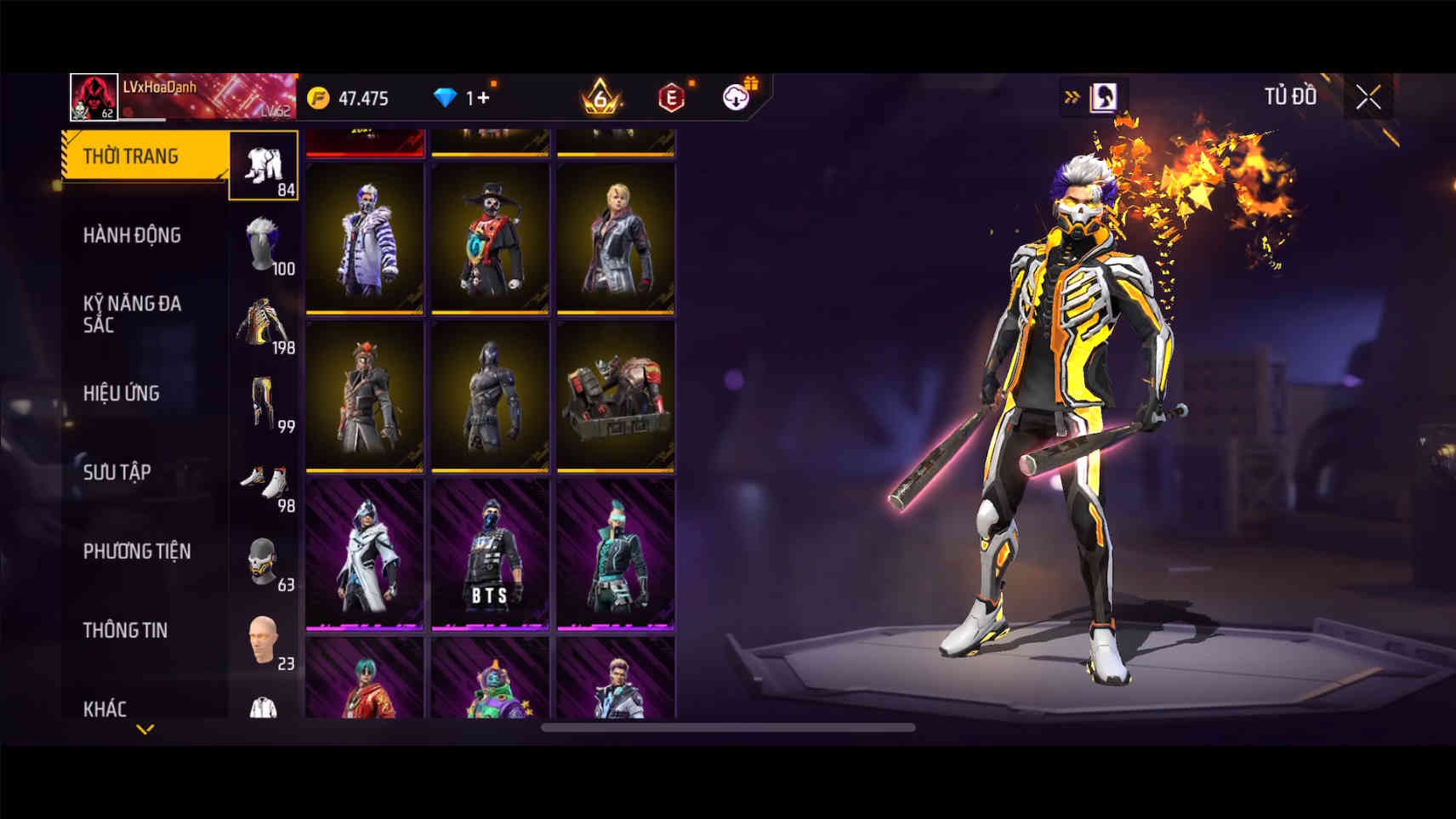This screenshot has height=819, width=1456.
Task: Select the white outfit set subcategory
Action: (264, 166)
